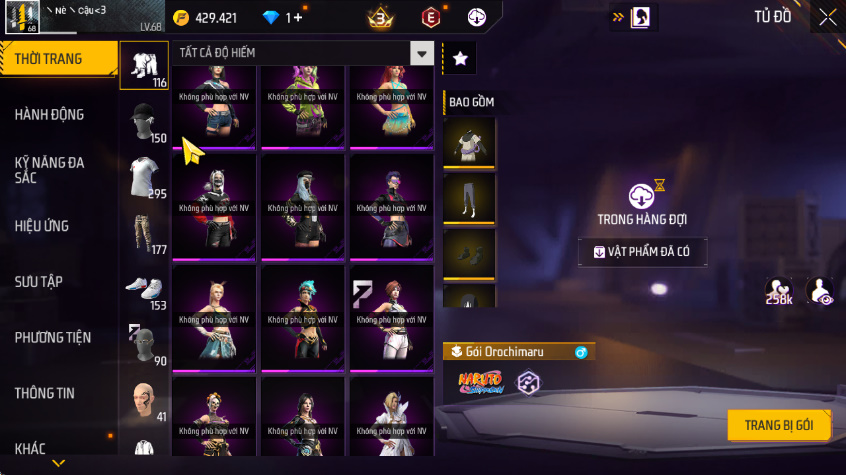Select the white top item in Bao Gồm
846x475 pixels.
(x=469, y=141)
